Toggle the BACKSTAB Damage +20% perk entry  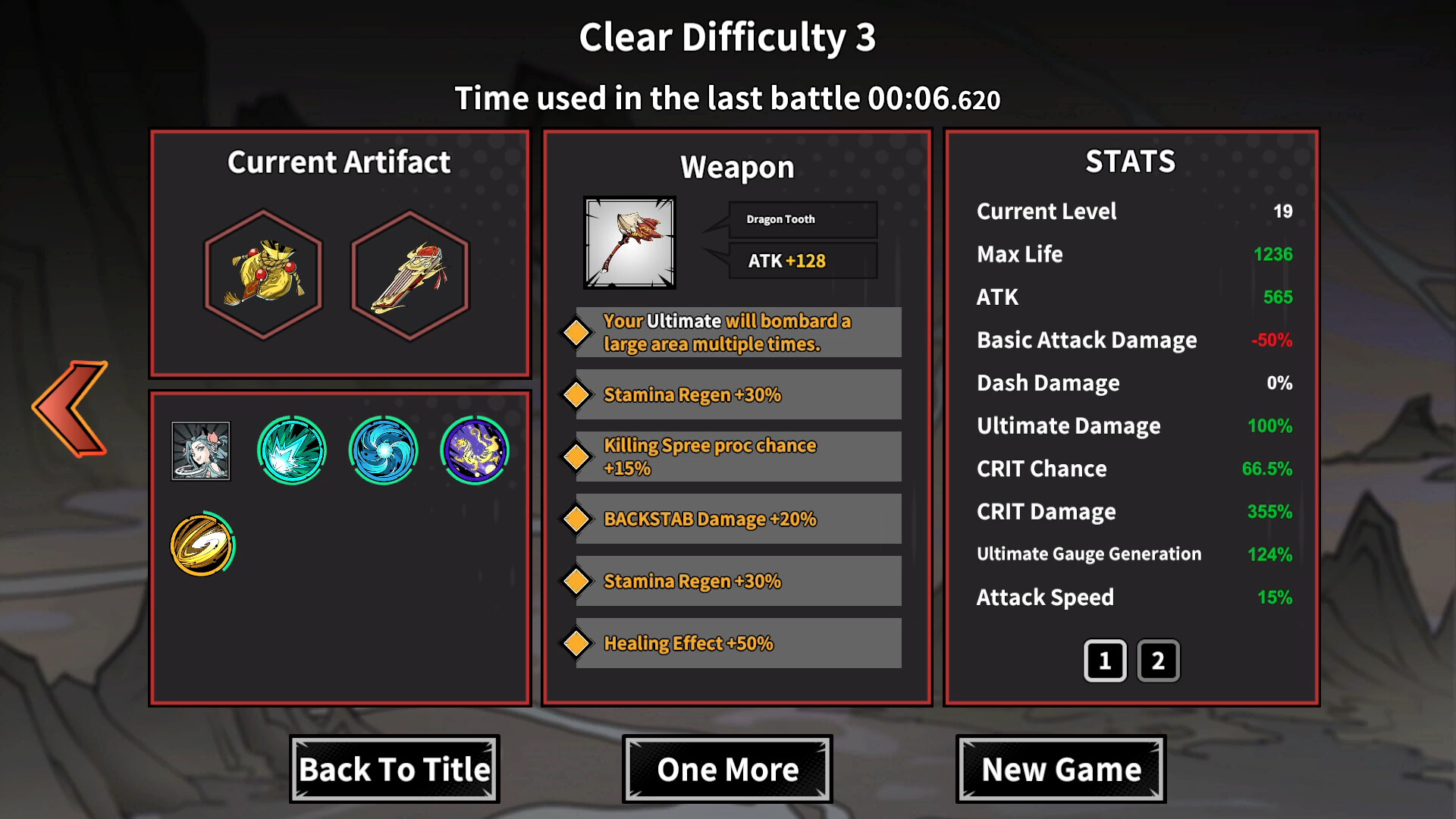pyautogui.click(x=736, y=519)
